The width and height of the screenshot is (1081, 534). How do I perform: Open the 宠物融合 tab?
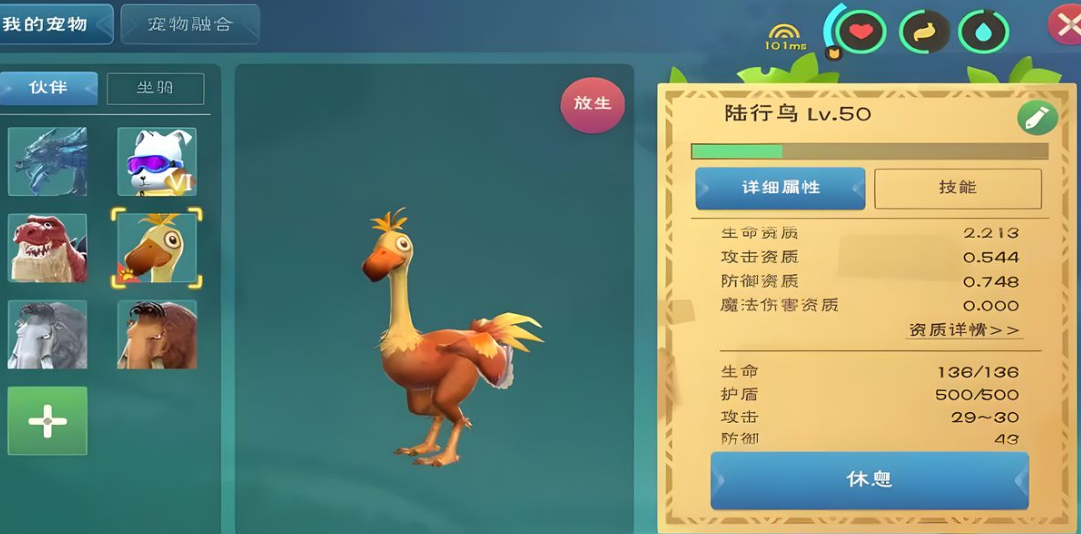click(190, 24)
